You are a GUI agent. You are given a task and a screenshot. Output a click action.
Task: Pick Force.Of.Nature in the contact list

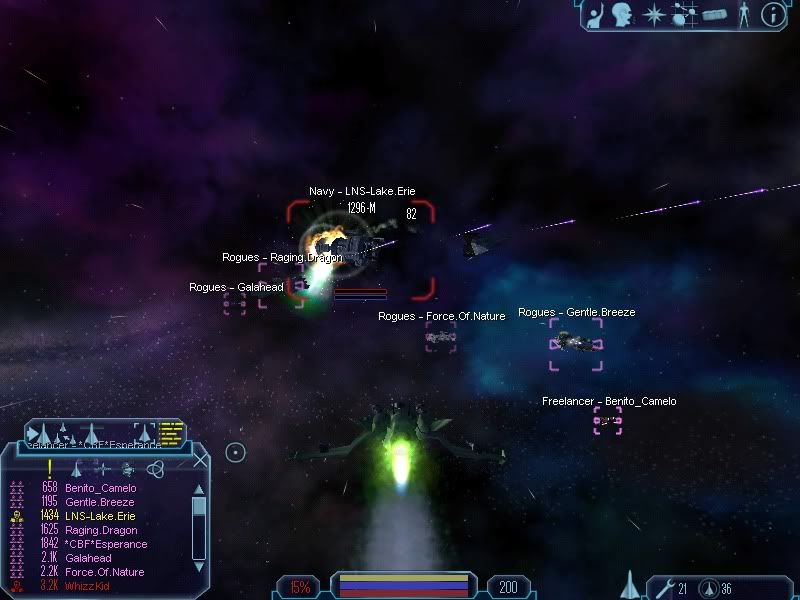point(104,572)
